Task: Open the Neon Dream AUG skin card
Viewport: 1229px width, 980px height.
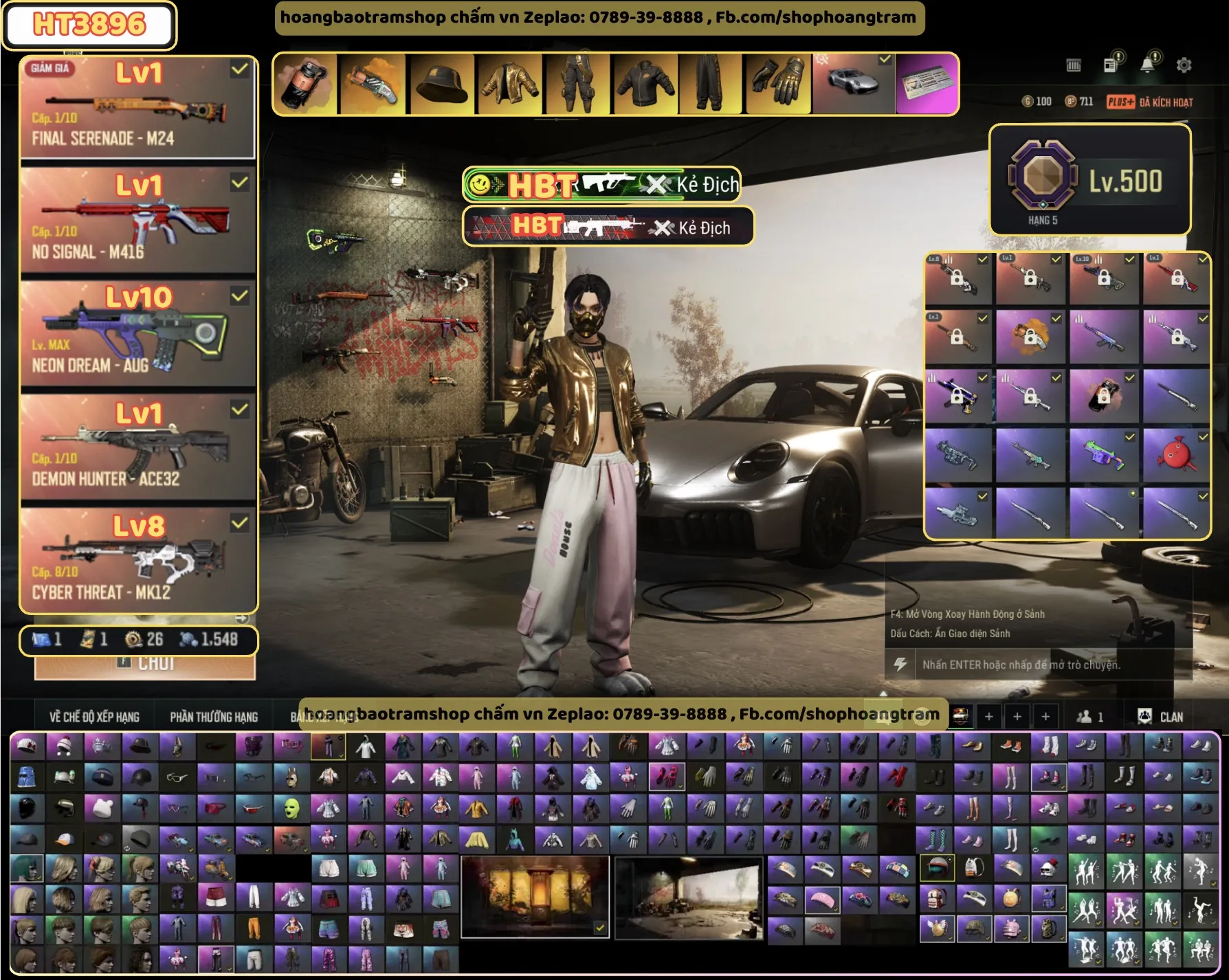Action: [137, 334]
